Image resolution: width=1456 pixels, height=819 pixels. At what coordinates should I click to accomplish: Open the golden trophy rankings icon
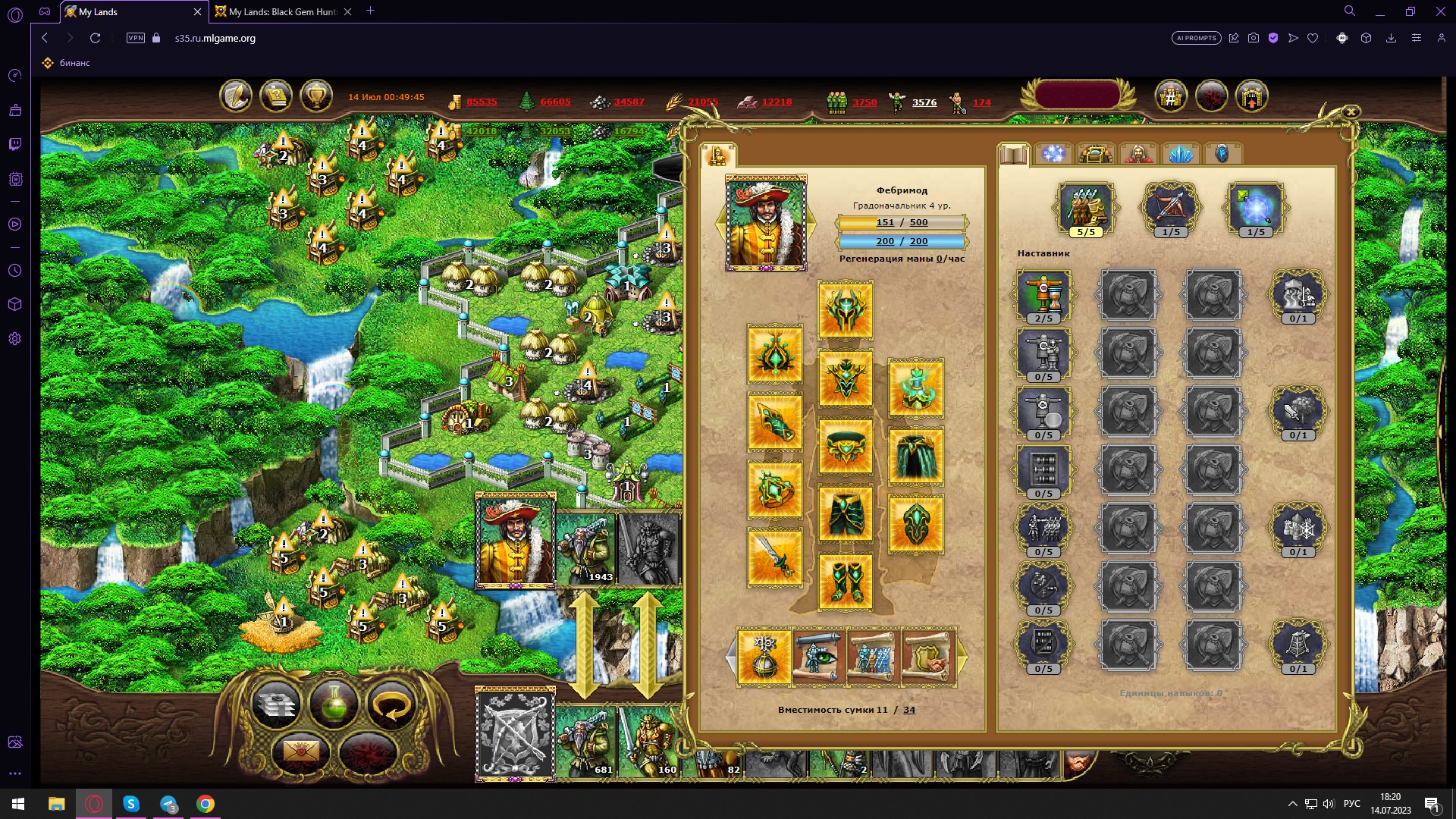pyautogui.click(x=316, y=97)
